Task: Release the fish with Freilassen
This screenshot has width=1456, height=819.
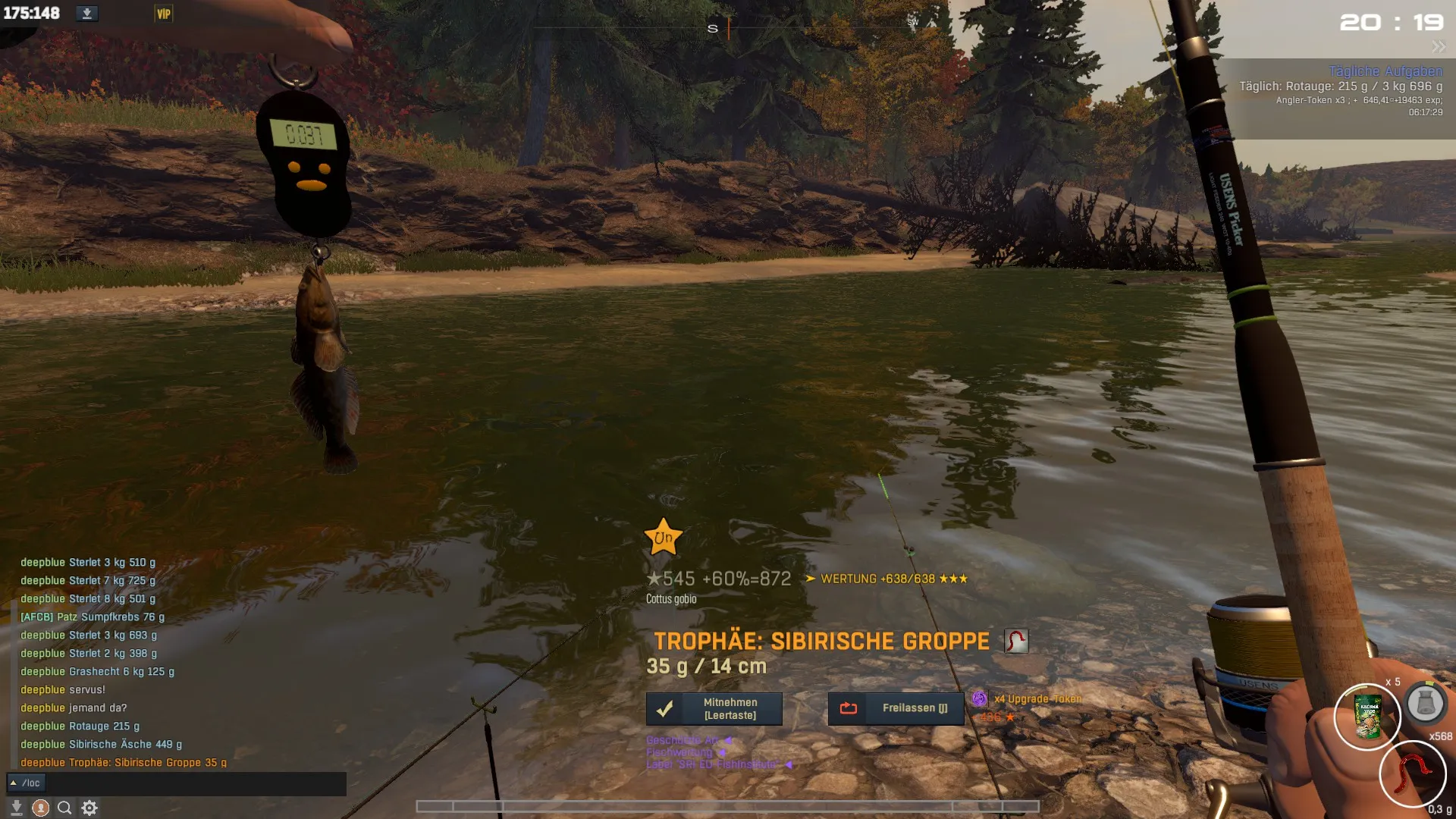Action: point(896,708)
